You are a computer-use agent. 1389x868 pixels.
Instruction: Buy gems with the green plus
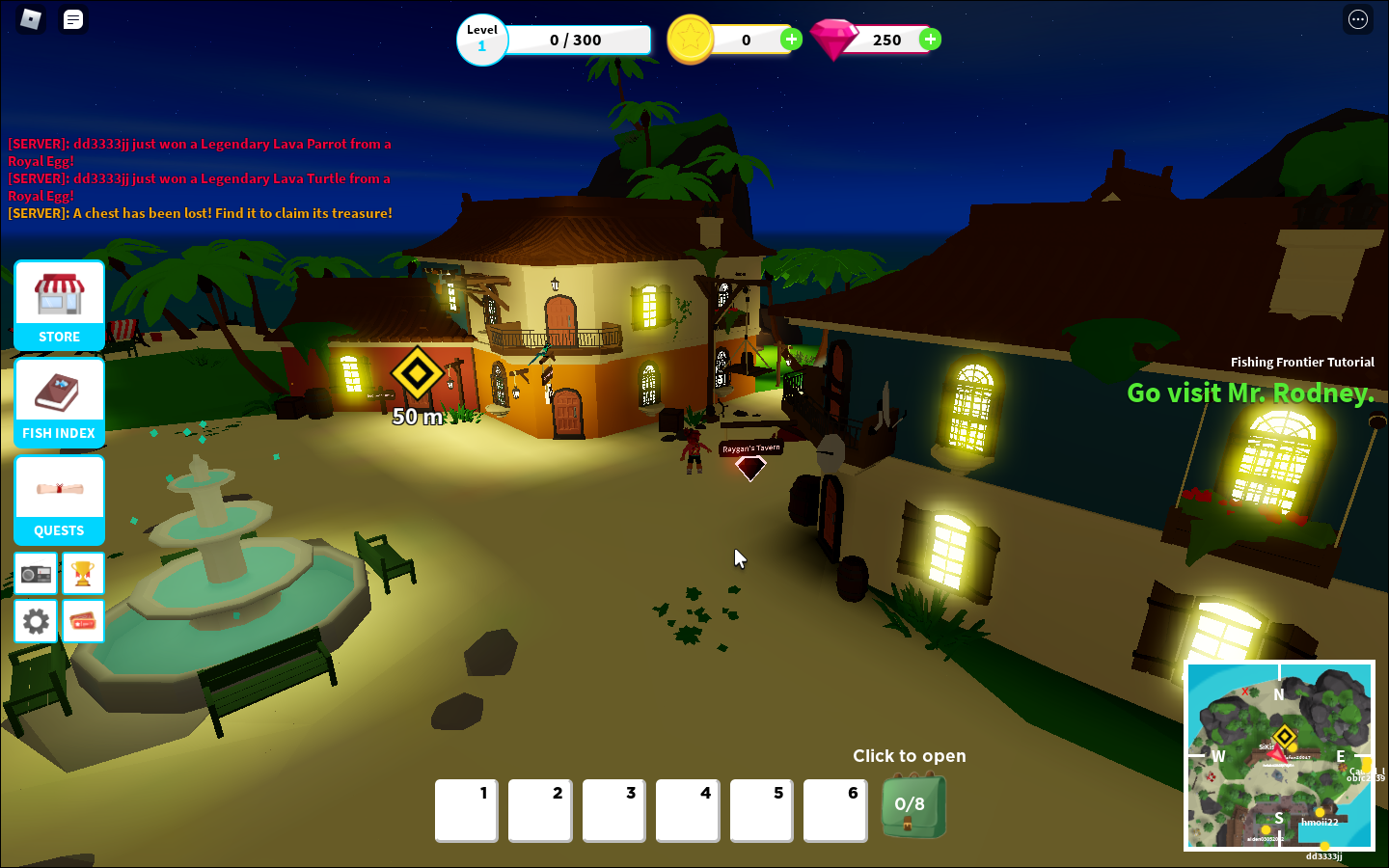930,40
